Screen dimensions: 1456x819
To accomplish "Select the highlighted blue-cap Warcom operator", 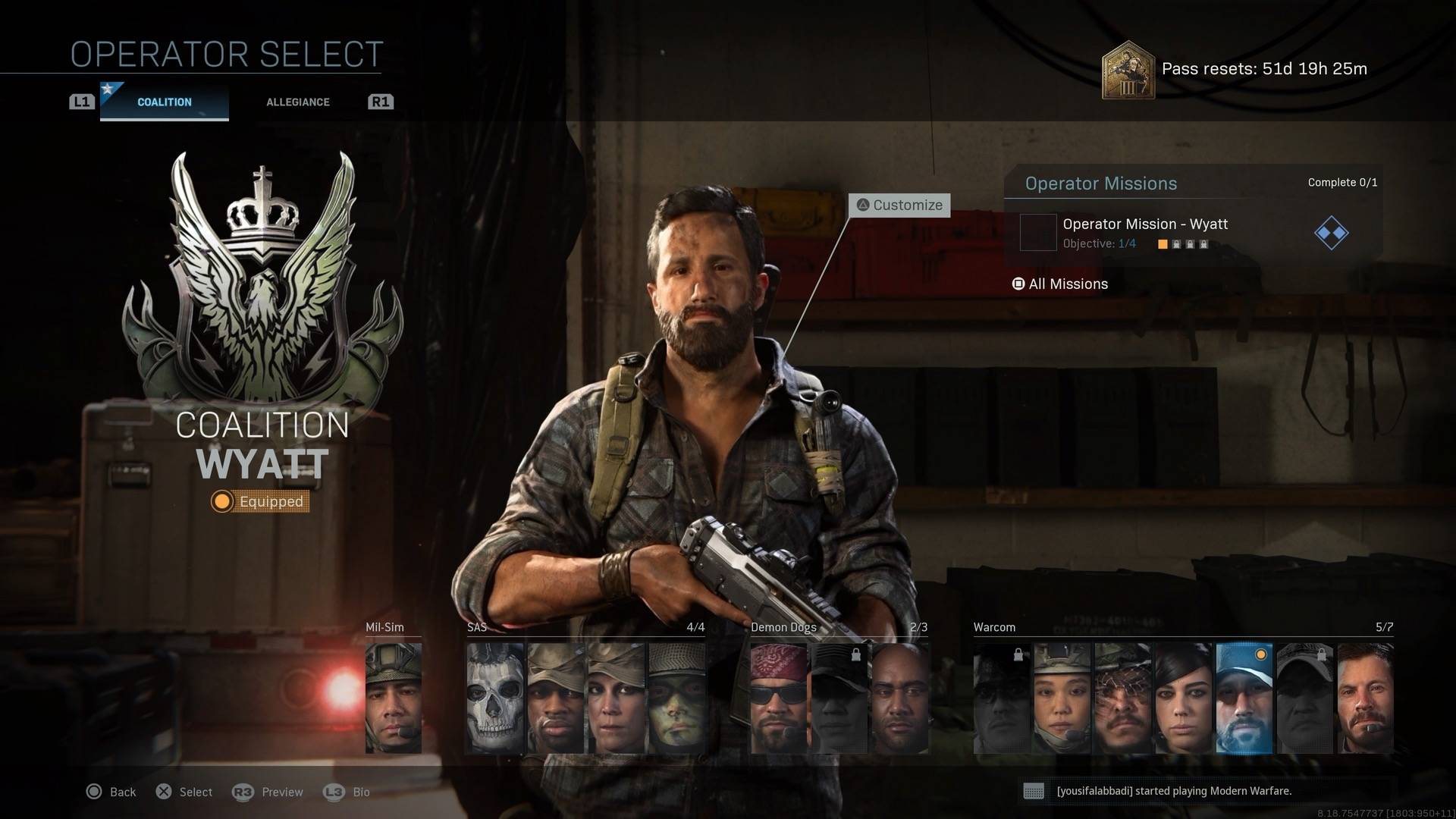I will tap(1244, 698).
